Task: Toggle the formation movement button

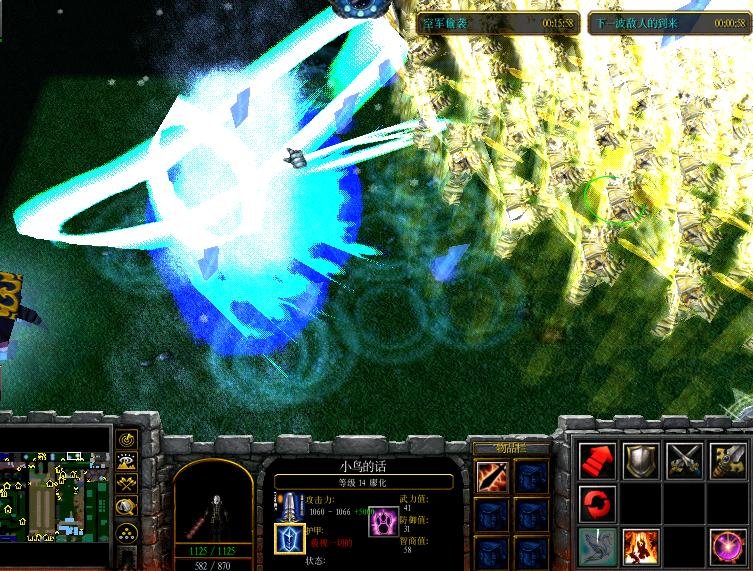Action: pyautogui.click(x=127, y=531)
